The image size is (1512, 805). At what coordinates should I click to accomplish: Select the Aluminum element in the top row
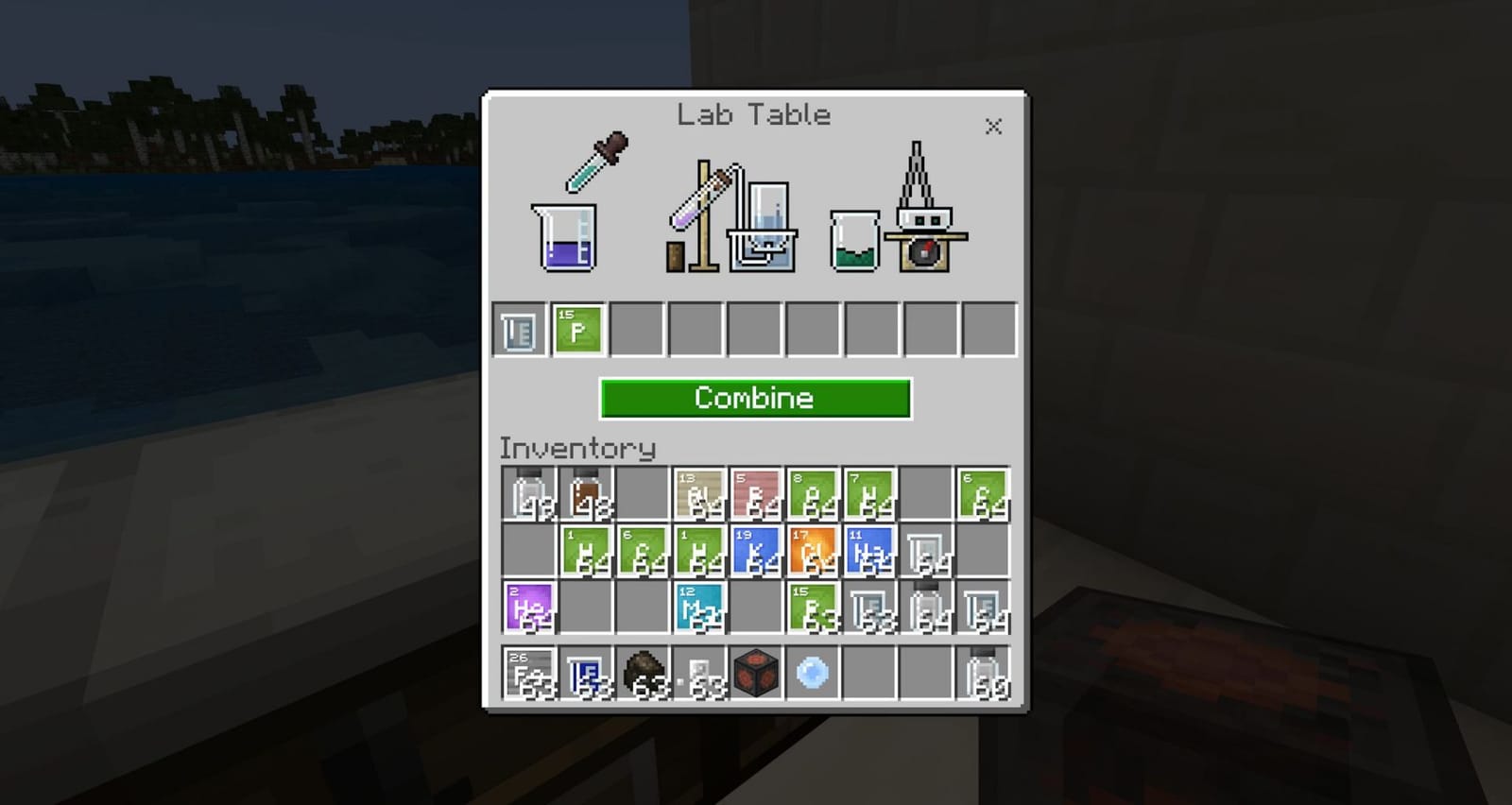[x=699, y=492]
